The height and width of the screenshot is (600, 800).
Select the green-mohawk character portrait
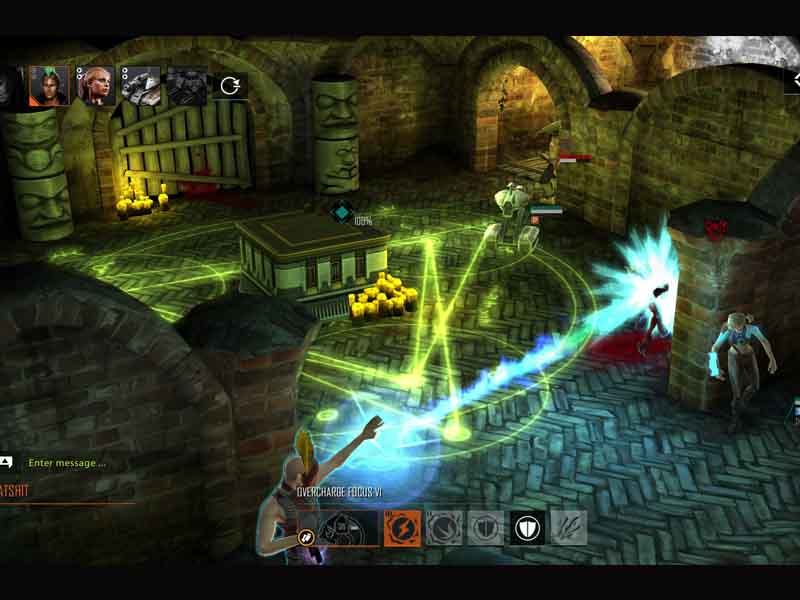pos(49,86)
